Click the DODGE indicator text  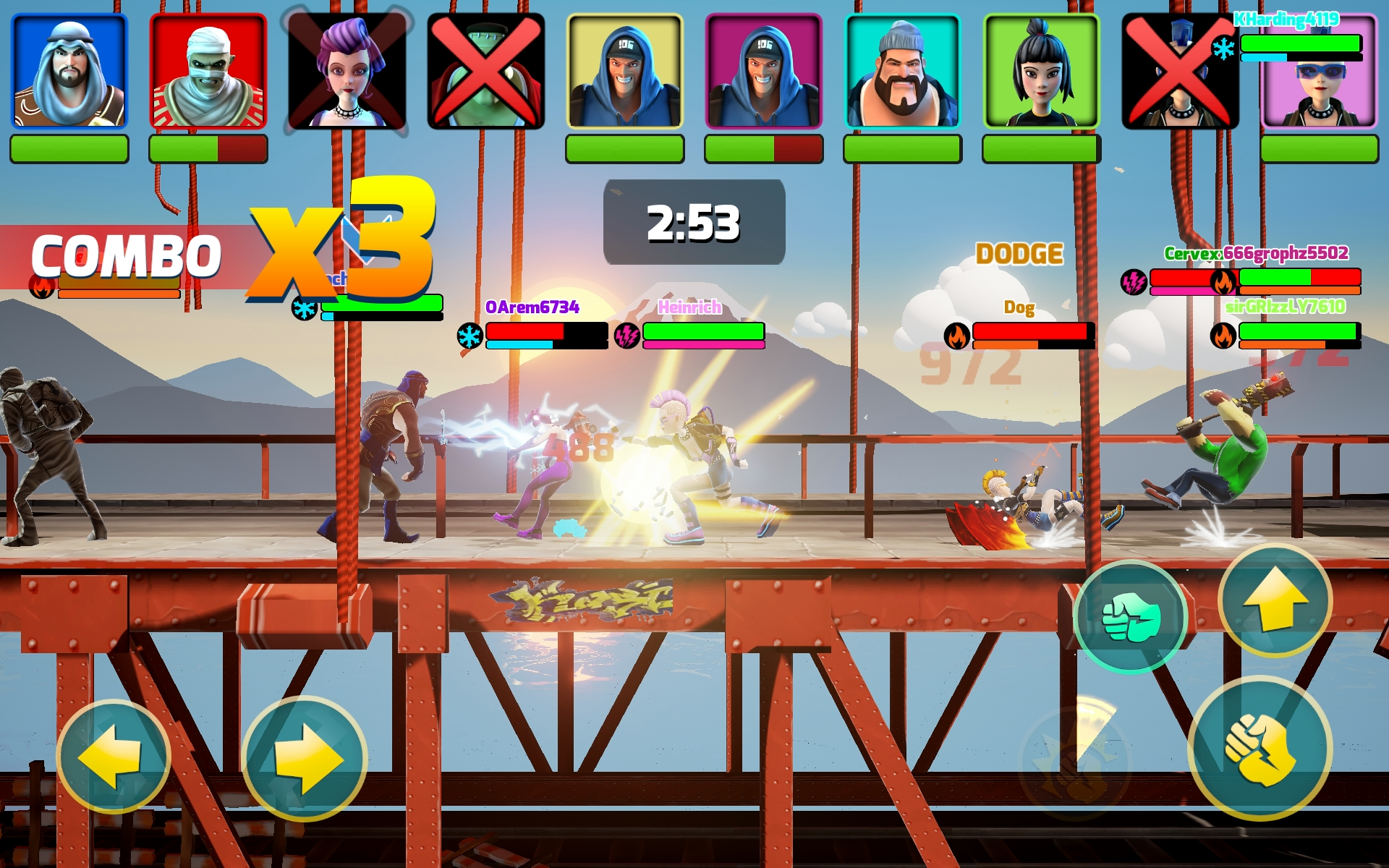1019,255
